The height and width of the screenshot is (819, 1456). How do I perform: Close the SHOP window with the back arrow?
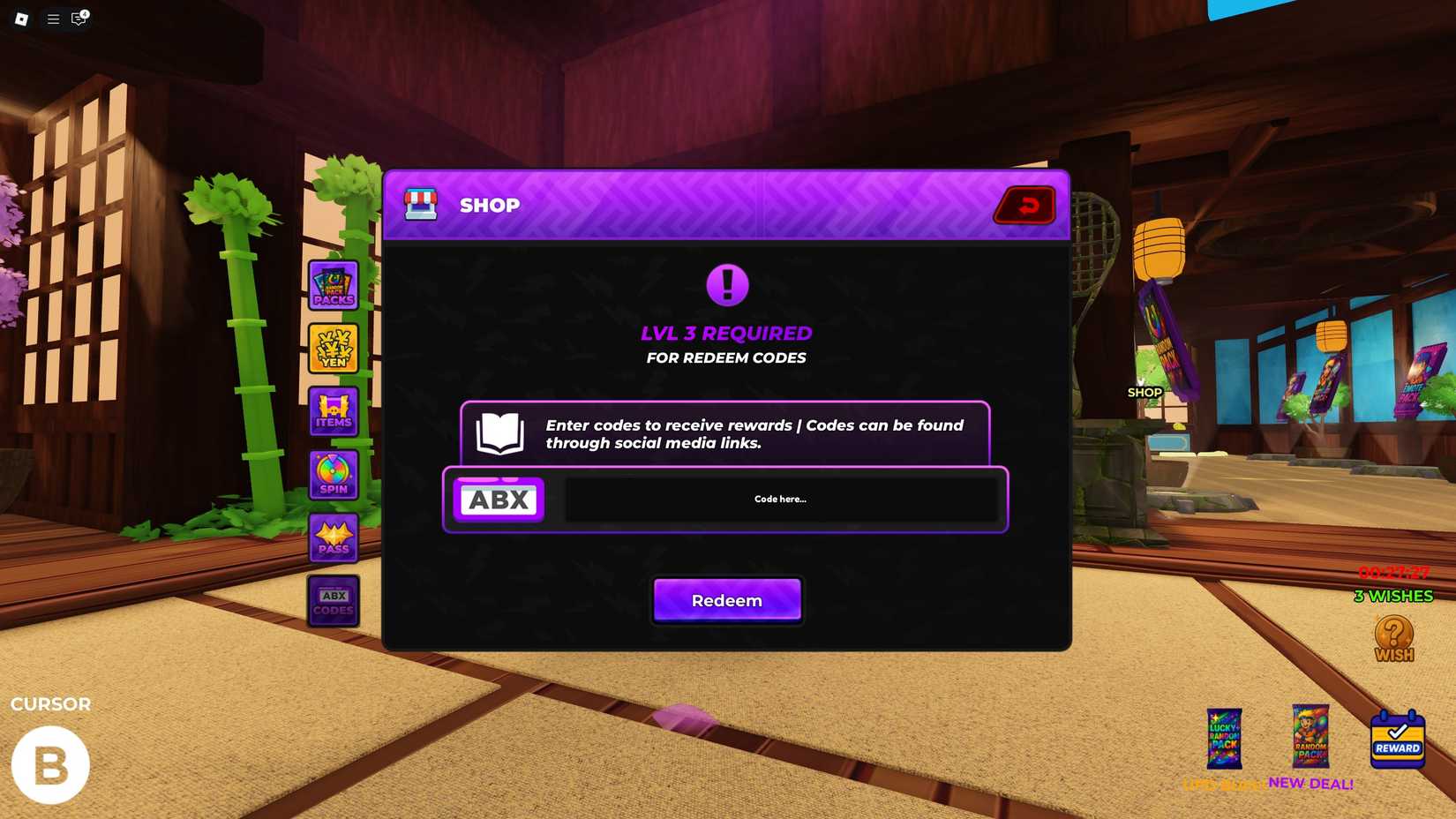[1024, 205]
